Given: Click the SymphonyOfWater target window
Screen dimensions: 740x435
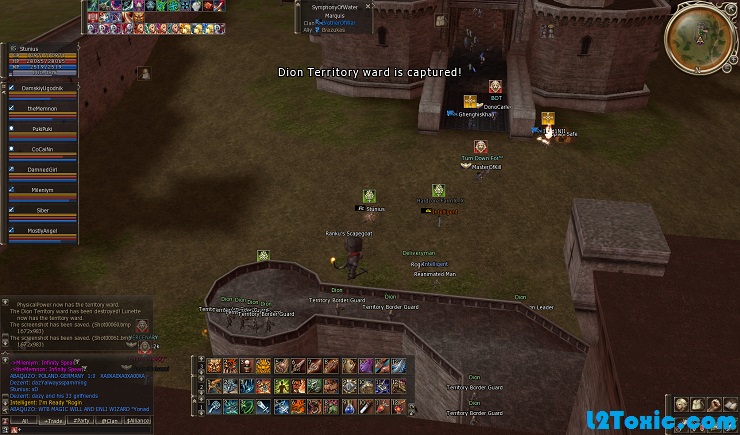Looking at the screenshot, I should 335,18.
